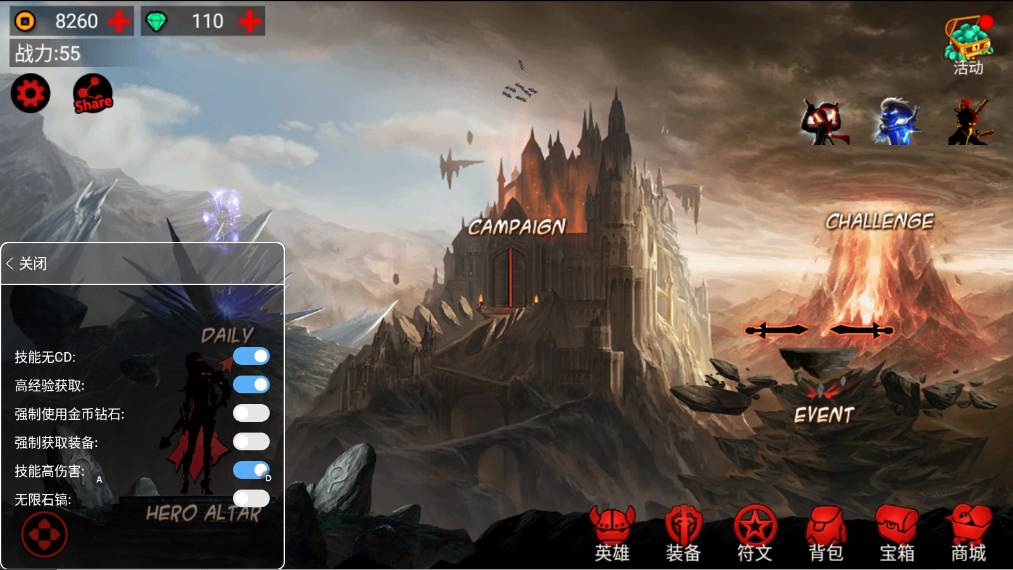
Task: Open the 符文 runes menu
Action: click(x=755, y=532)
